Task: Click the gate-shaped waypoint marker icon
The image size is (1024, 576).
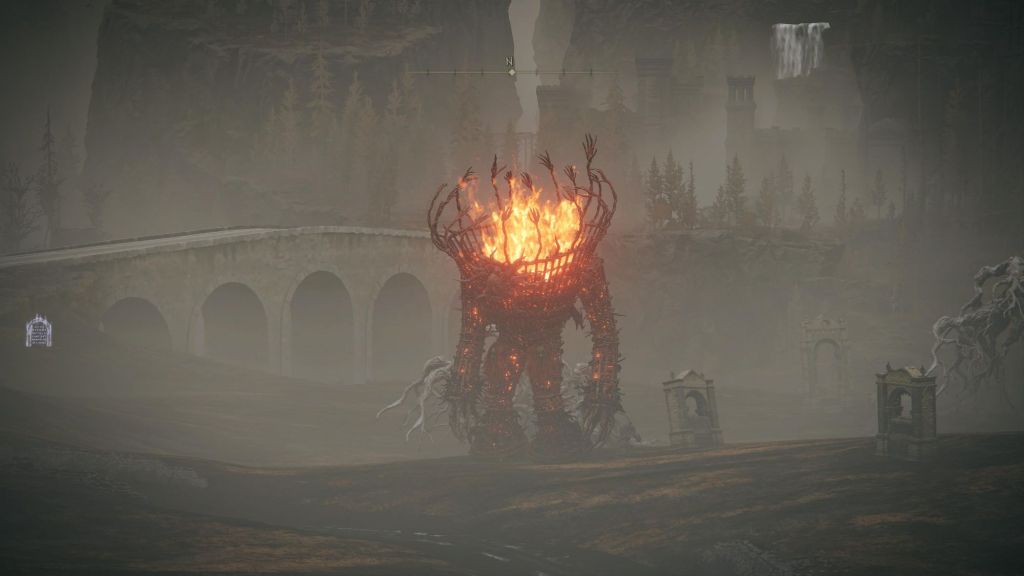Action: click(x=38, y=331)
